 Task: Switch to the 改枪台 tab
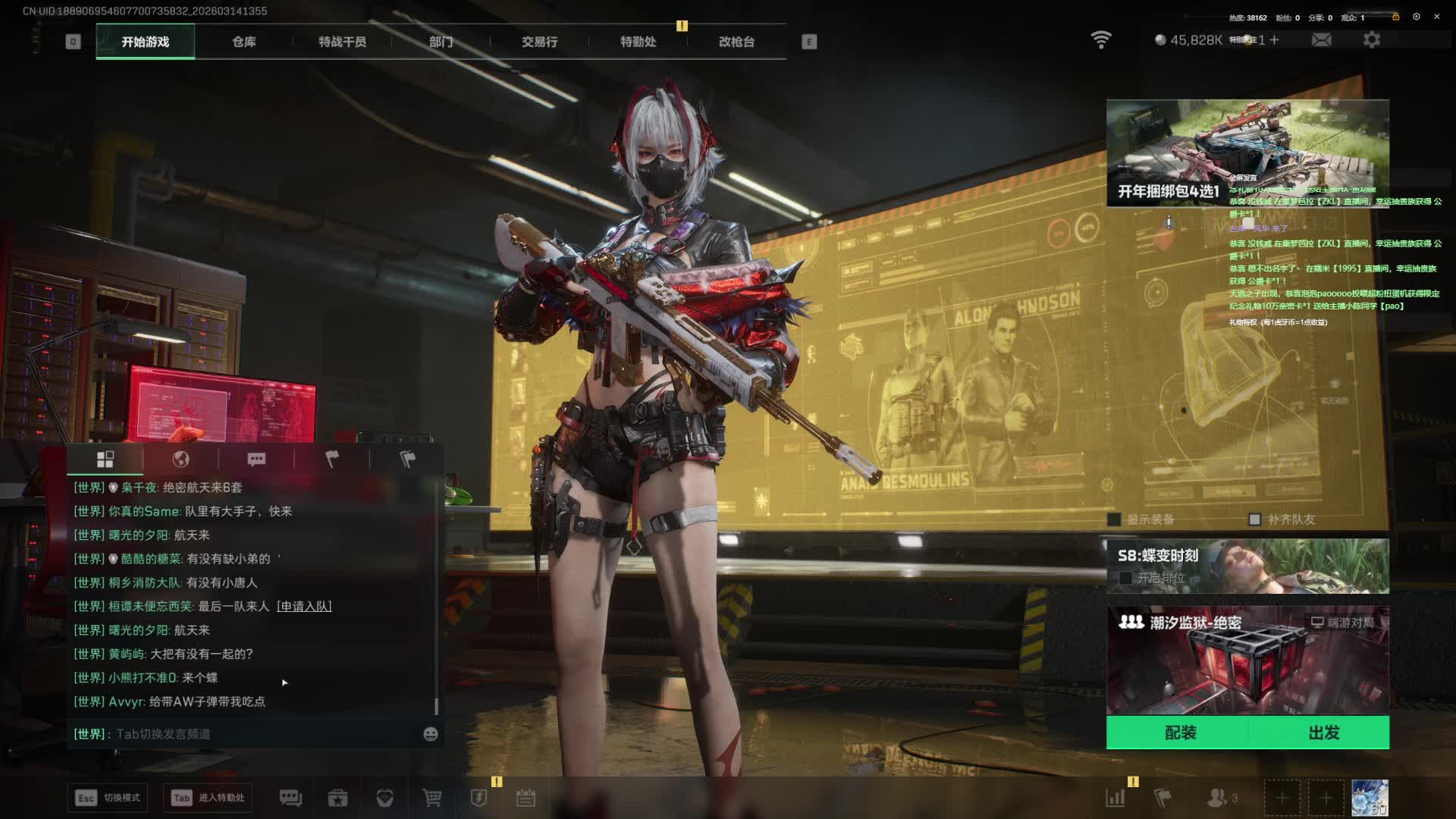[x=736, y=42]
